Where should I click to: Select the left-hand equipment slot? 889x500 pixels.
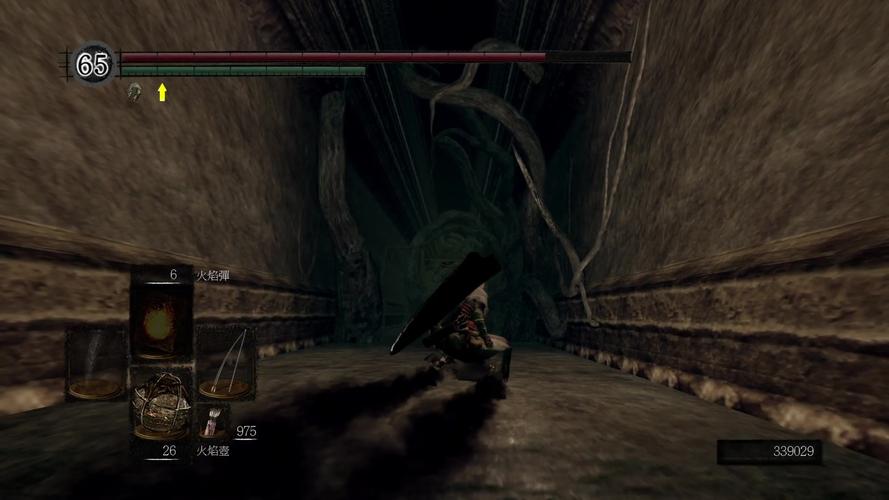click(96, 364)
